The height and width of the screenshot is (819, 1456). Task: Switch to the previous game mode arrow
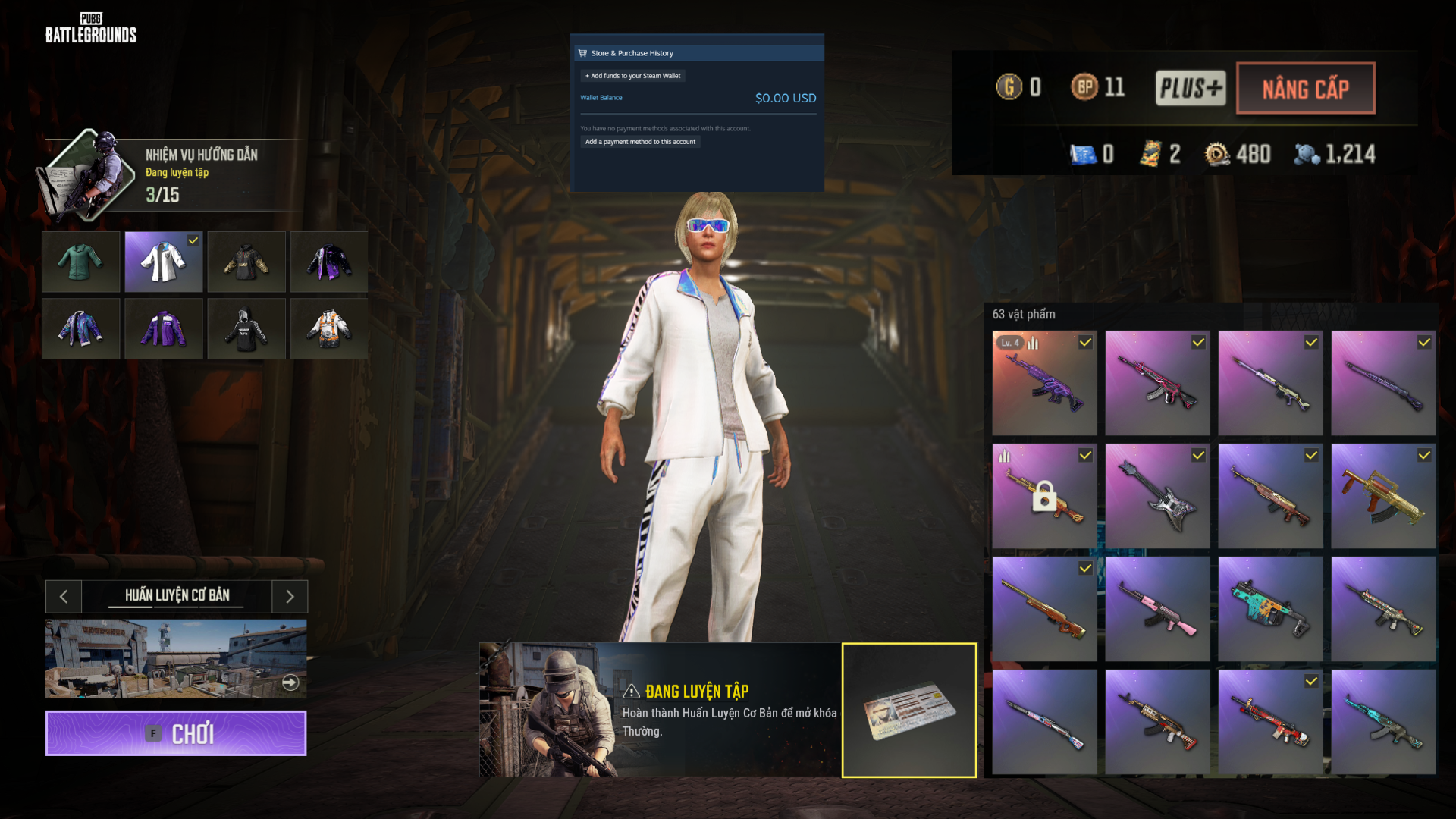(x=64, y=597)
